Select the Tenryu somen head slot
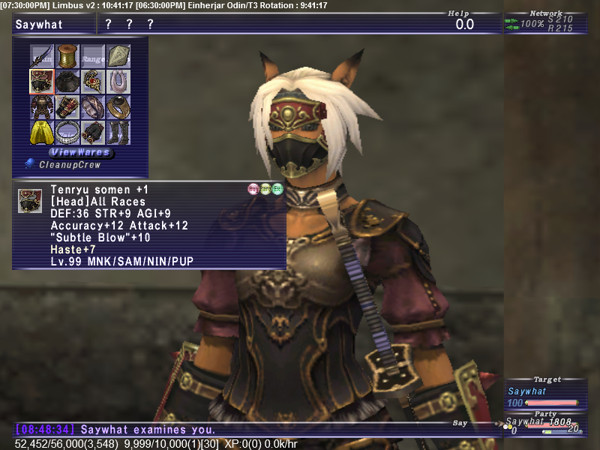Image resolution: width=600 pixels, height=450 pixels. pyautogui.click(x=42, y=81)
